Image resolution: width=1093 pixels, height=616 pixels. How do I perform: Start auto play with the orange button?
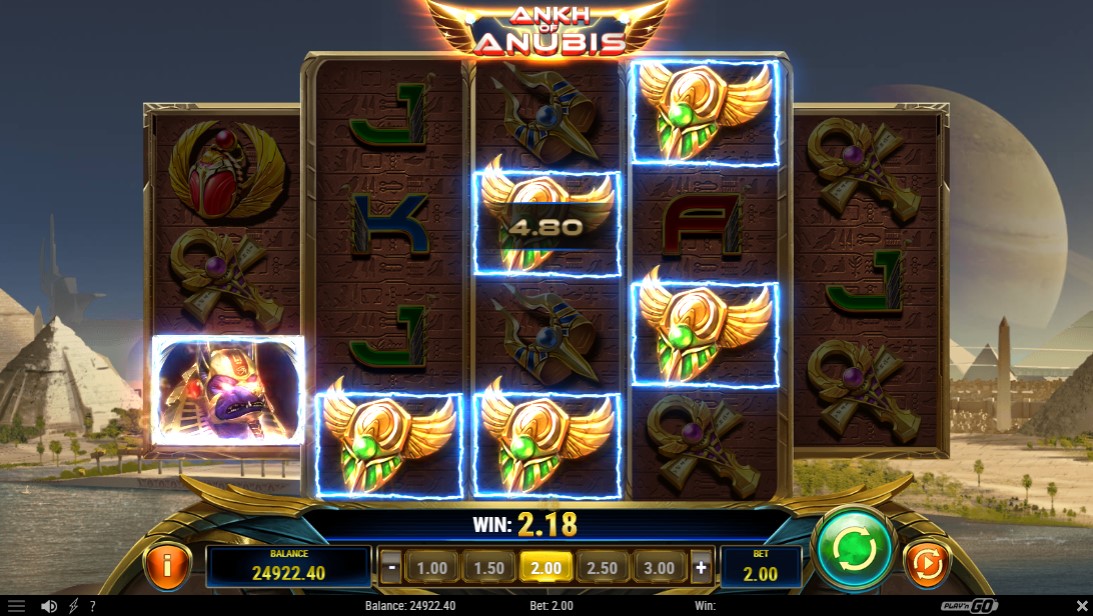(927, 565)
